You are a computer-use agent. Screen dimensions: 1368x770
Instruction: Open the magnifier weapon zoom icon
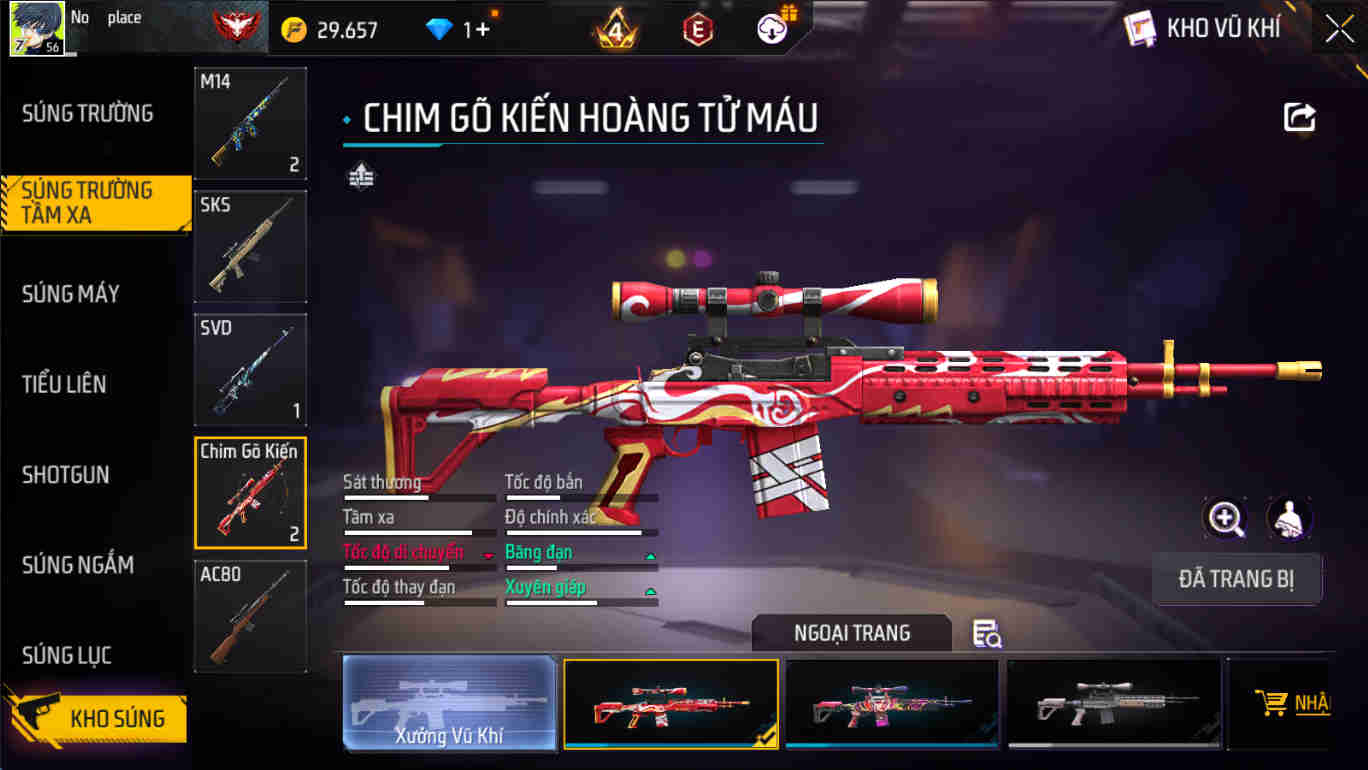[1225, 519]
